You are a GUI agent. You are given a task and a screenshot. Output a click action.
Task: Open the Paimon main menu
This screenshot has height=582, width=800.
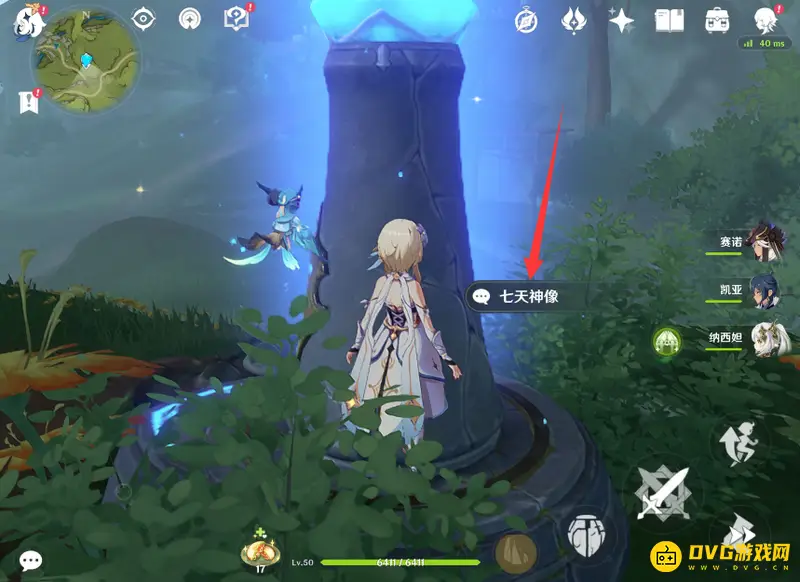pos(22,22)
